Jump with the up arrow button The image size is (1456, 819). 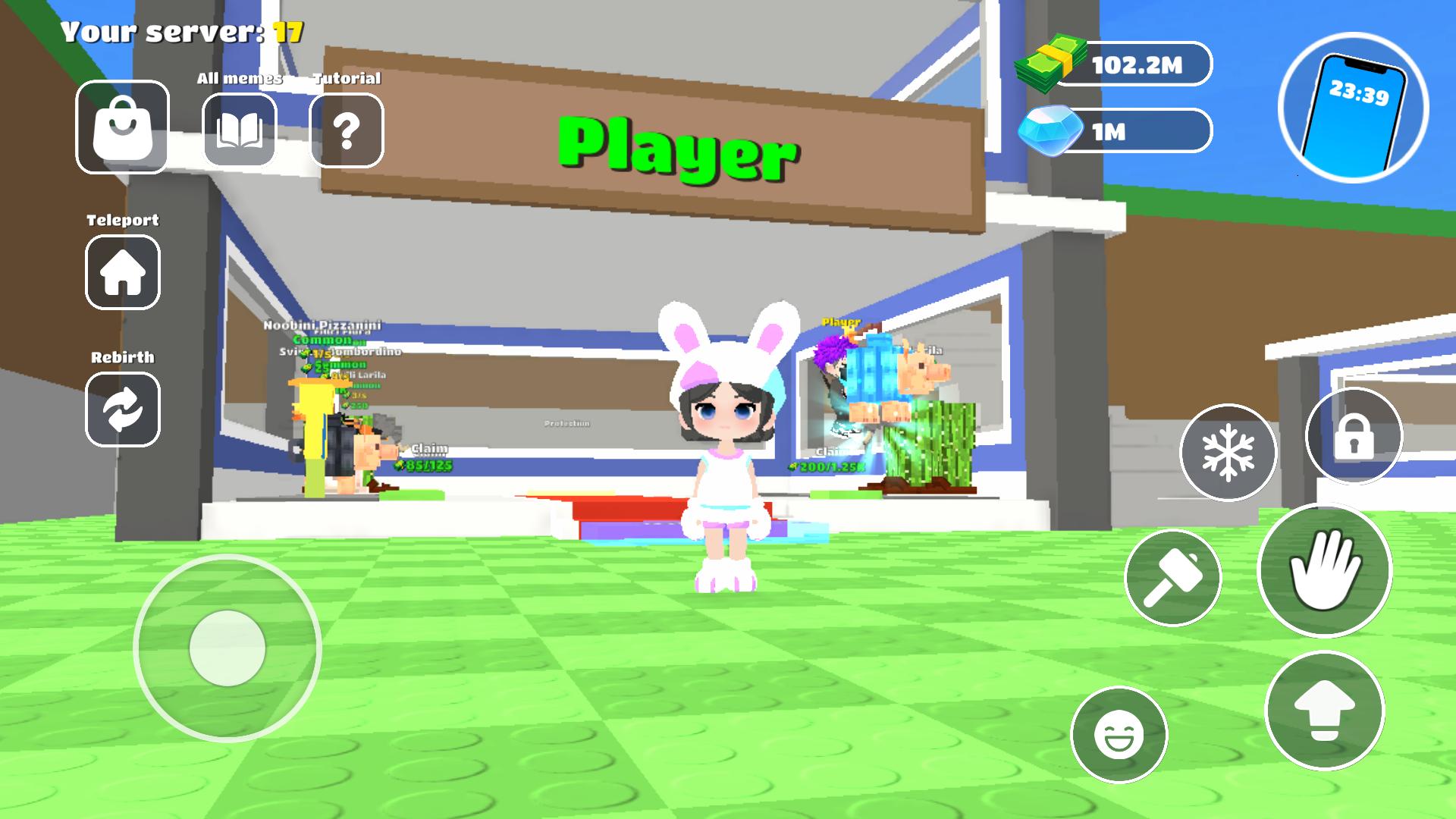(x=1324, y=710)
